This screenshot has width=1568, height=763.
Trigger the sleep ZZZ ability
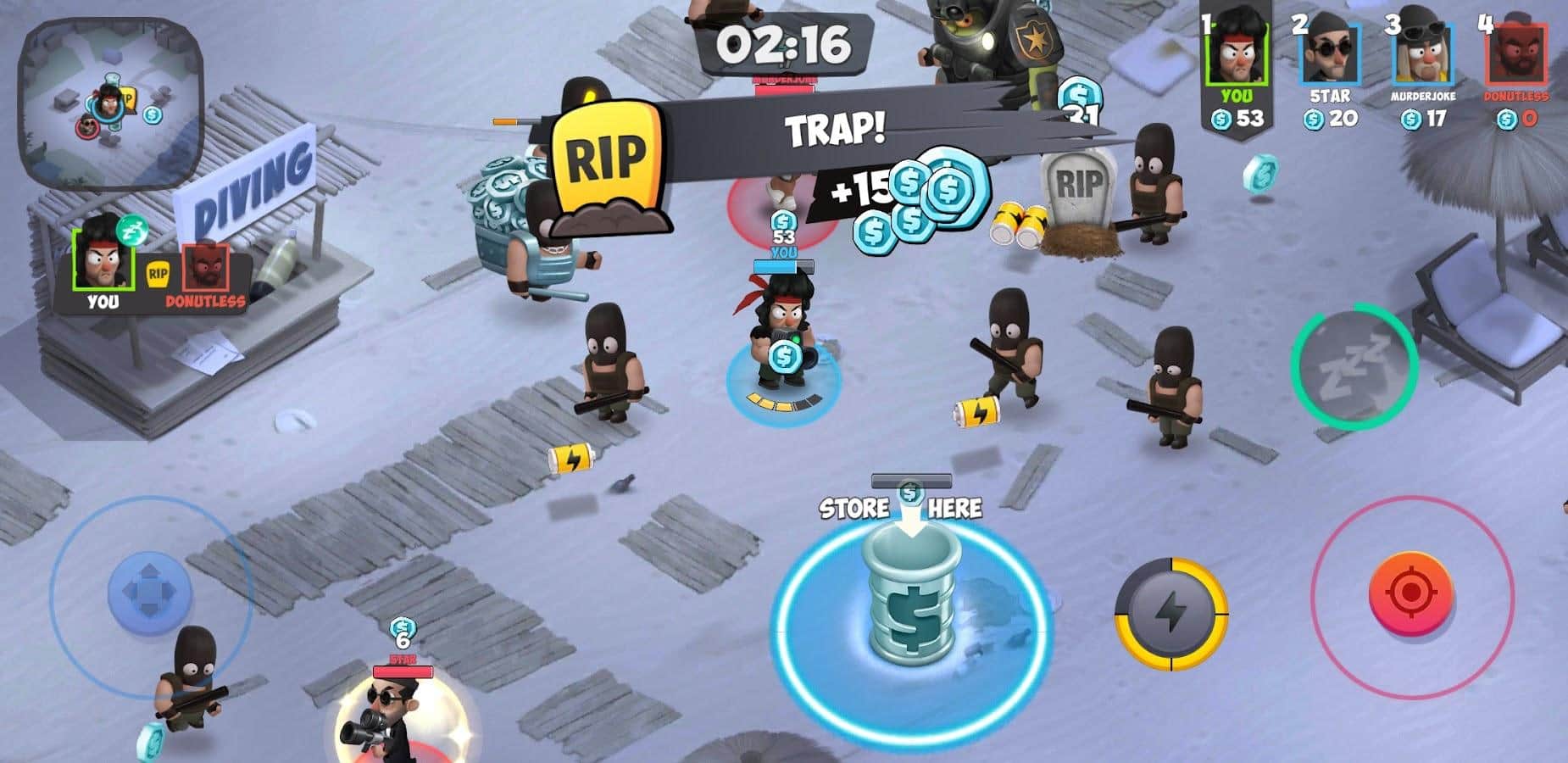1354,366
